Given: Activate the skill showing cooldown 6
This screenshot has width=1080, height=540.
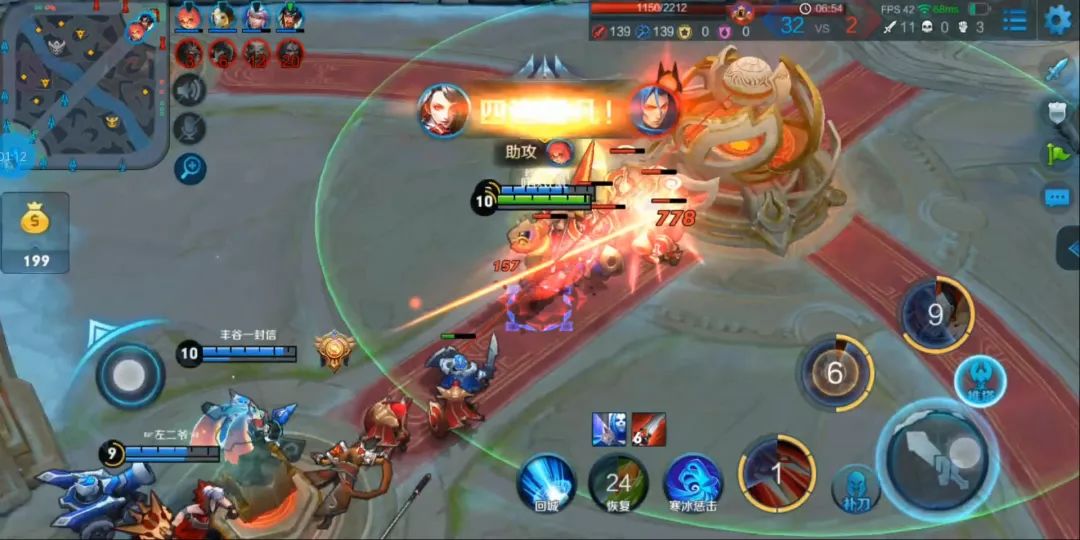Looking at the screenshot, I should point(836,374).
